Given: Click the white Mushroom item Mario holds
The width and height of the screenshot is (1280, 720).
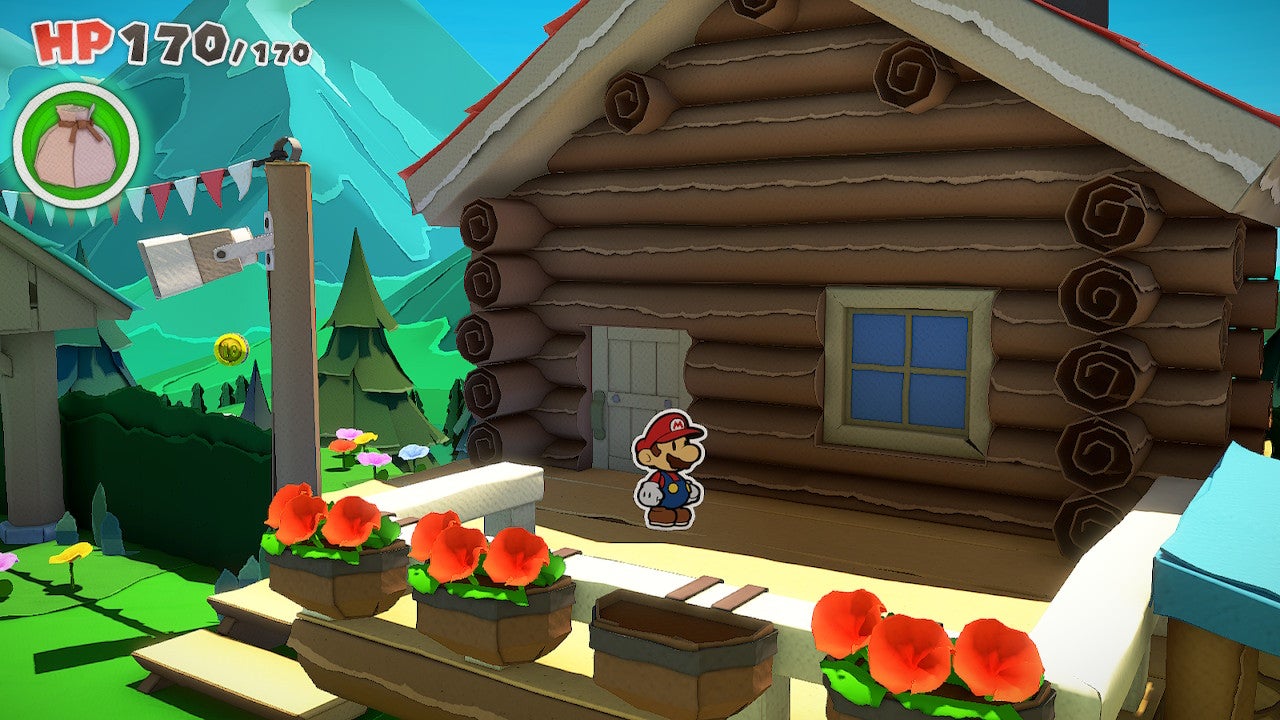Looking at the screenshot, I should click(x=651, y=491).
